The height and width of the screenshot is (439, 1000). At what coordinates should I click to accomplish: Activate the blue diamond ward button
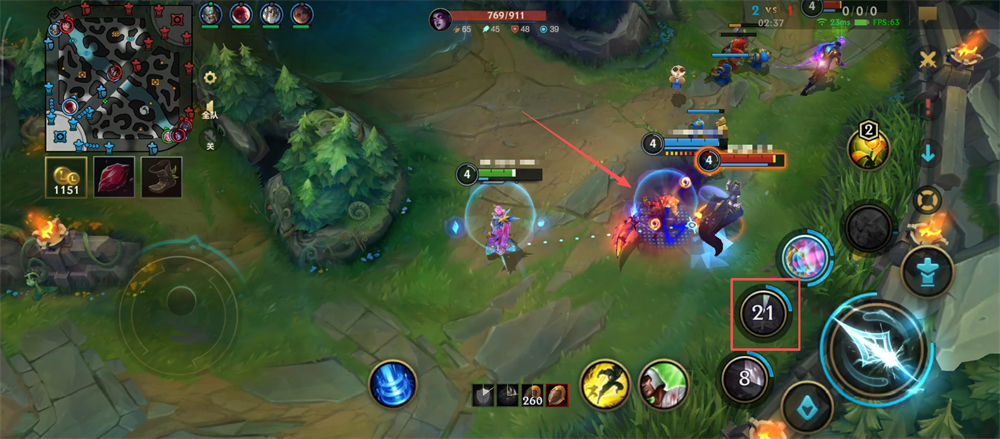pos(808,406)
